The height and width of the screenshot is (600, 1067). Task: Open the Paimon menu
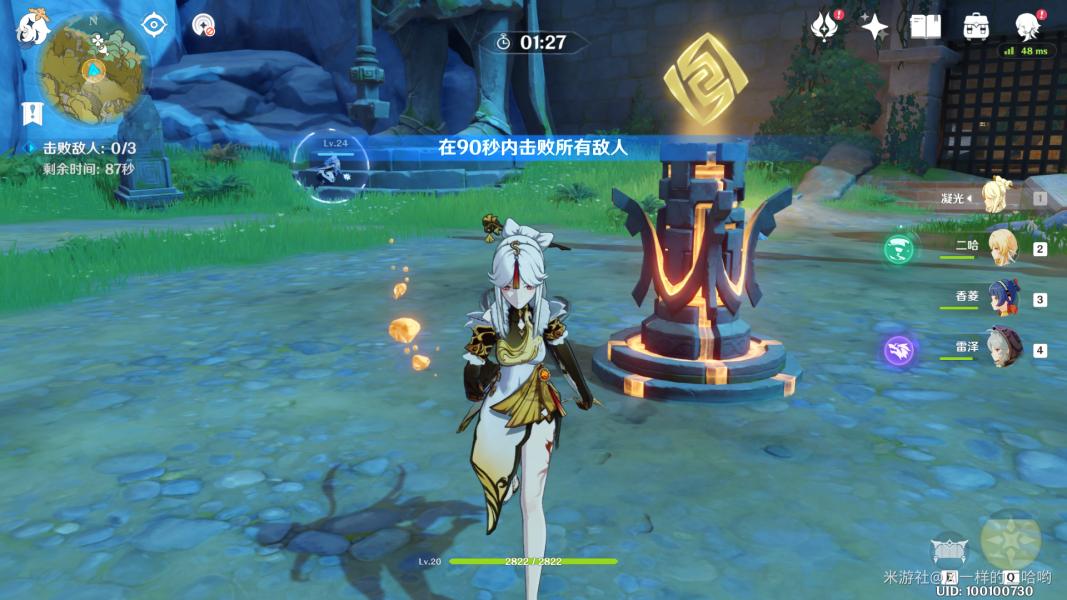tap(32, 27)
